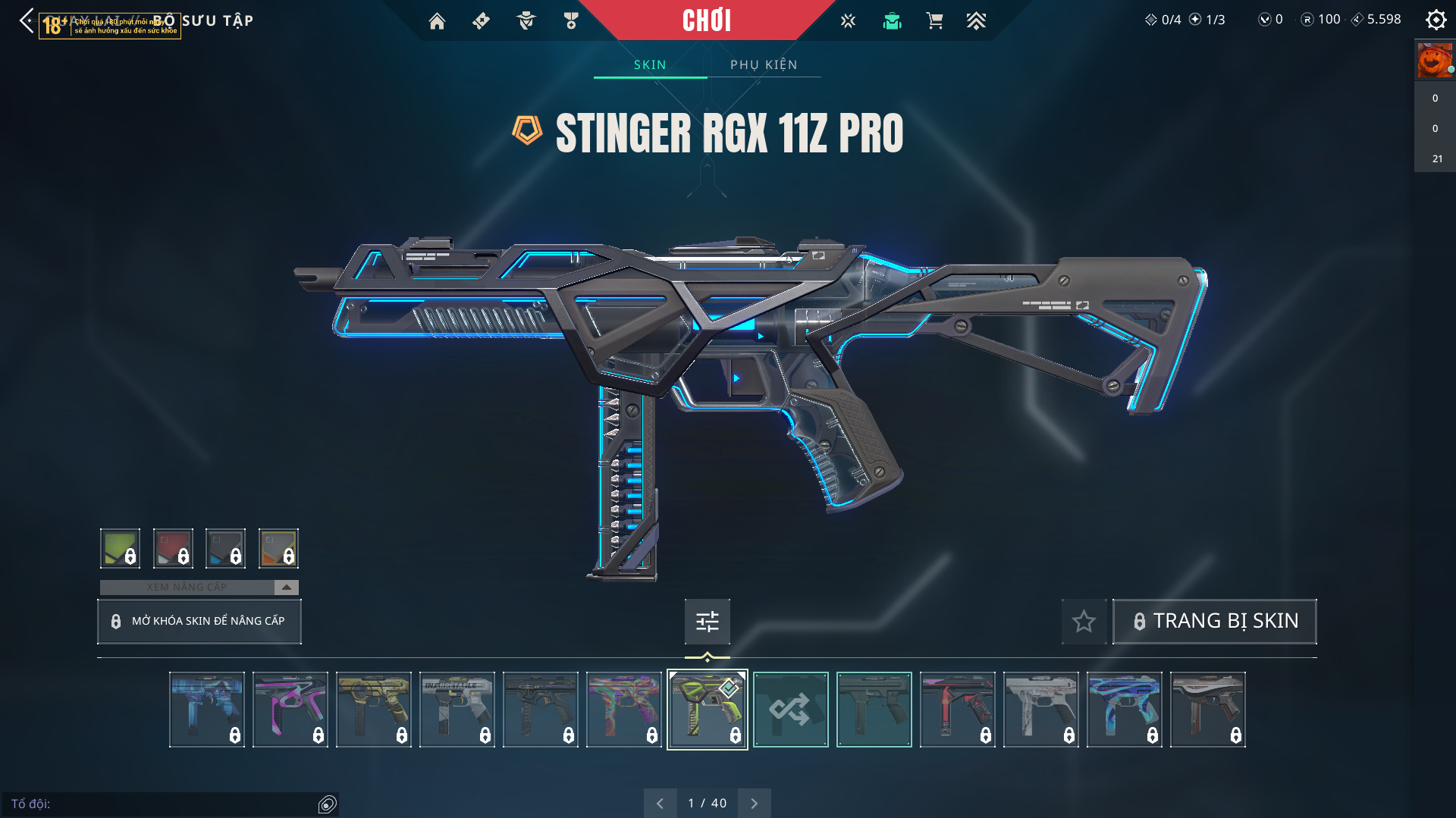This screenshot has width=1456, height=818.
Task: Open the settings gear
Action: 1436,20
